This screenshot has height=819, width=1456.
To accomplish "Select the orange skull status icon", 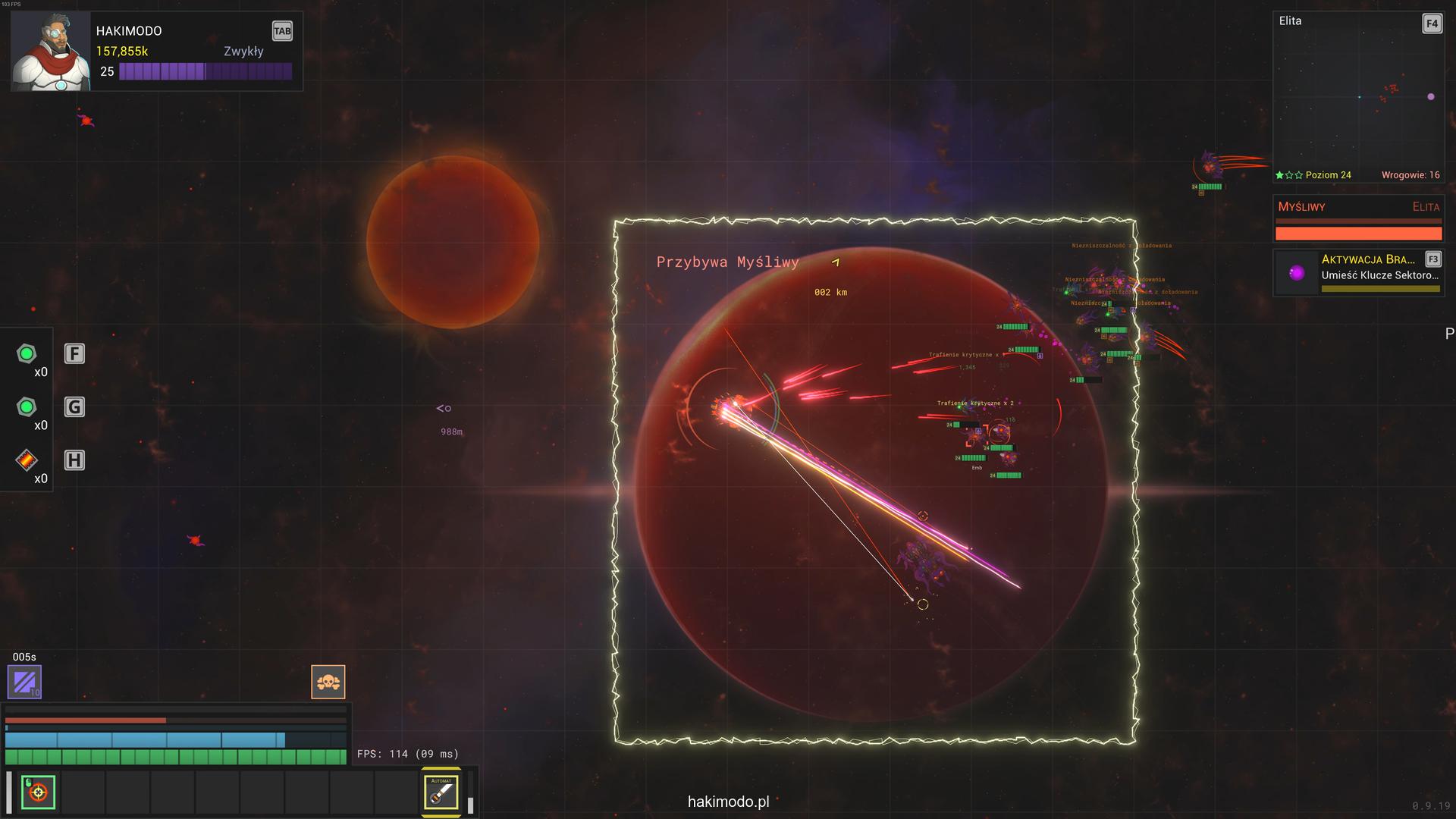I will coord(328,682).
